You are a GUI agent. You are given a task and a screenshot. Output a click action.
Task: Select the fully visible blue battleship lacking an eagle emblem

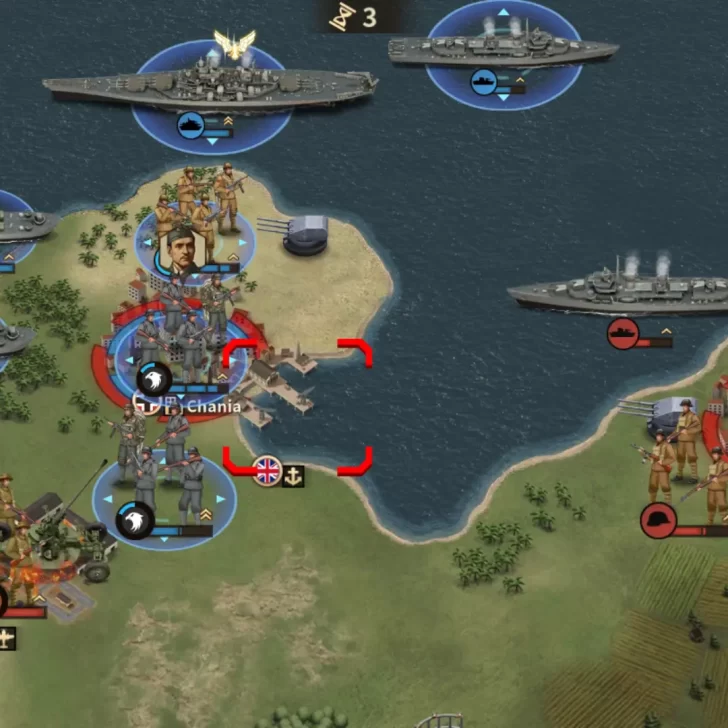503,50
